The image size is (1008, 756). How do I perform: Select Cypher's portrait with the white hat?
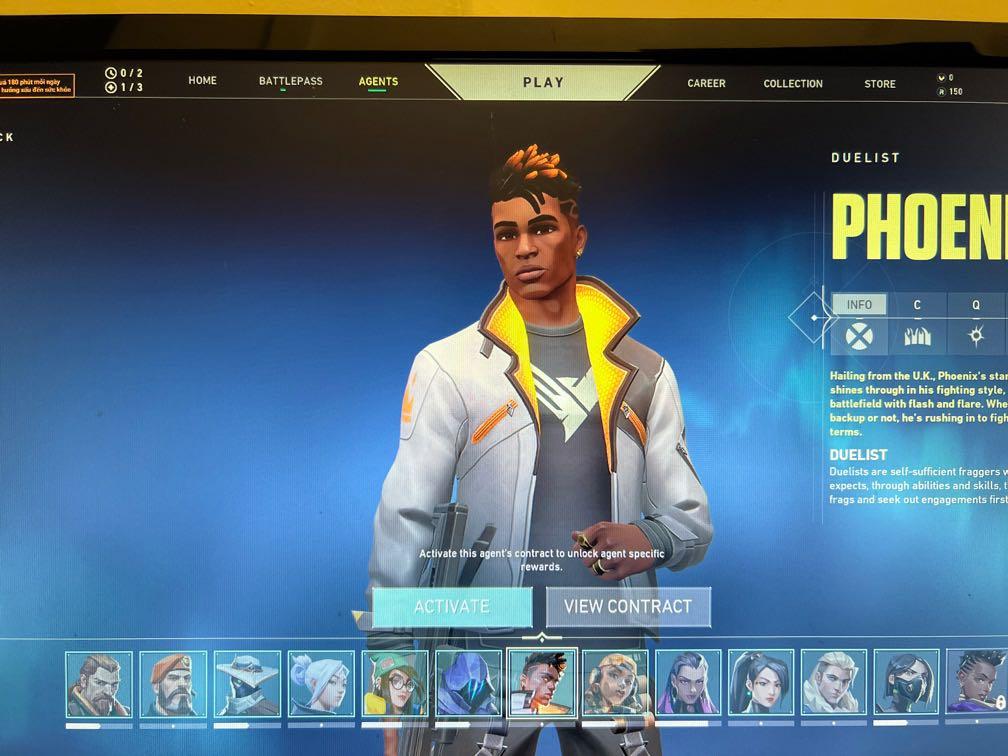pyautogui.click(x=247, y=684)
